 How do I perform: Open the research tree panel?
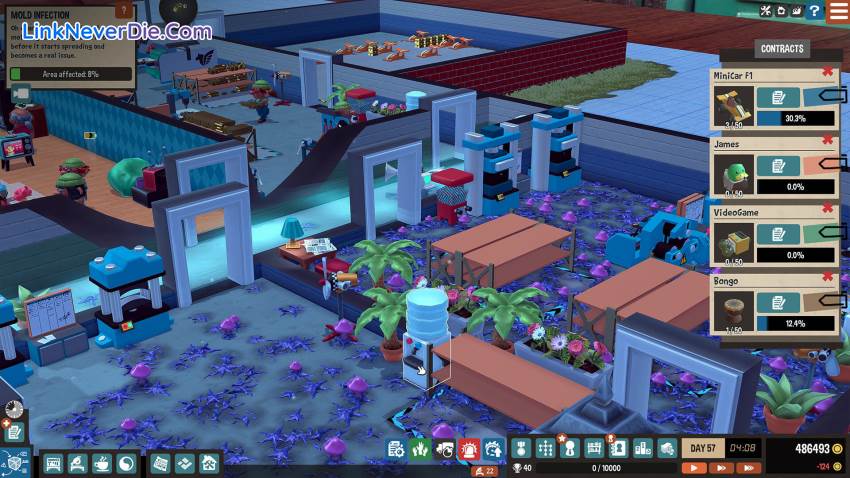[545, 448]
